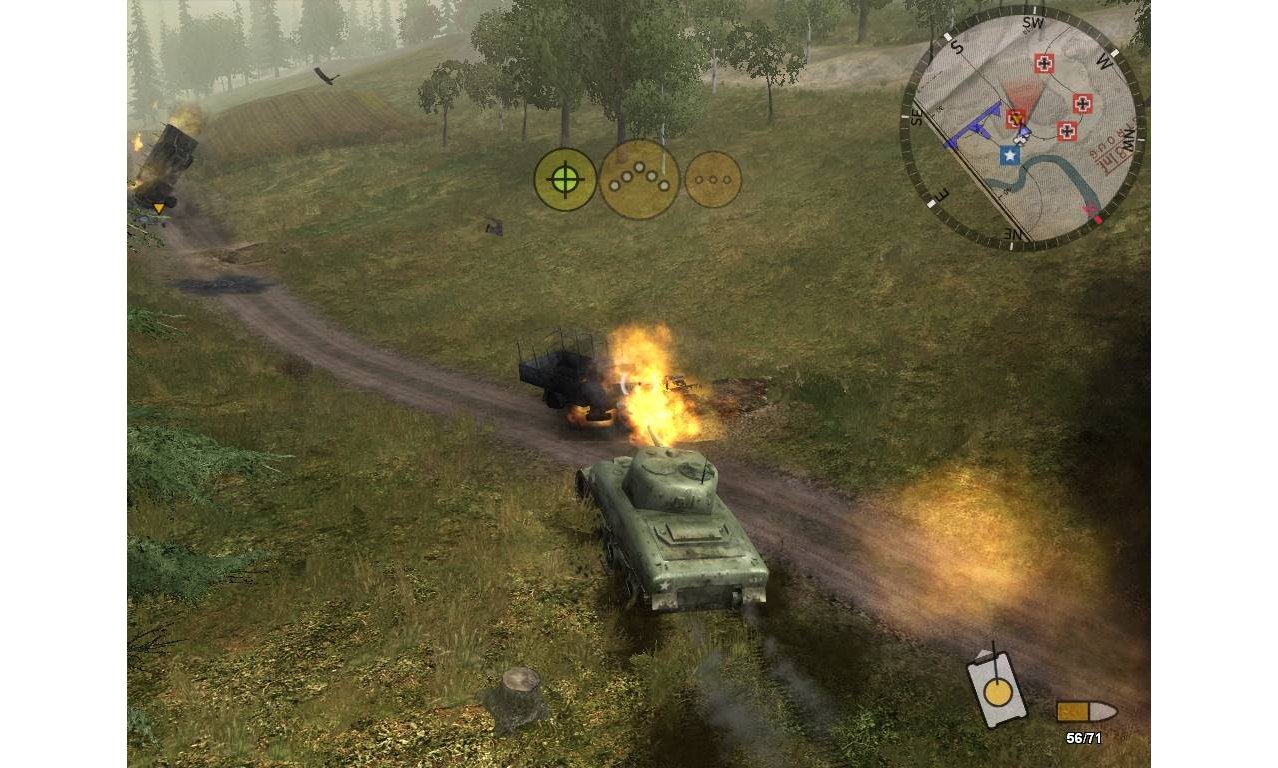Select the green crosshair target order

click(565, 180)
